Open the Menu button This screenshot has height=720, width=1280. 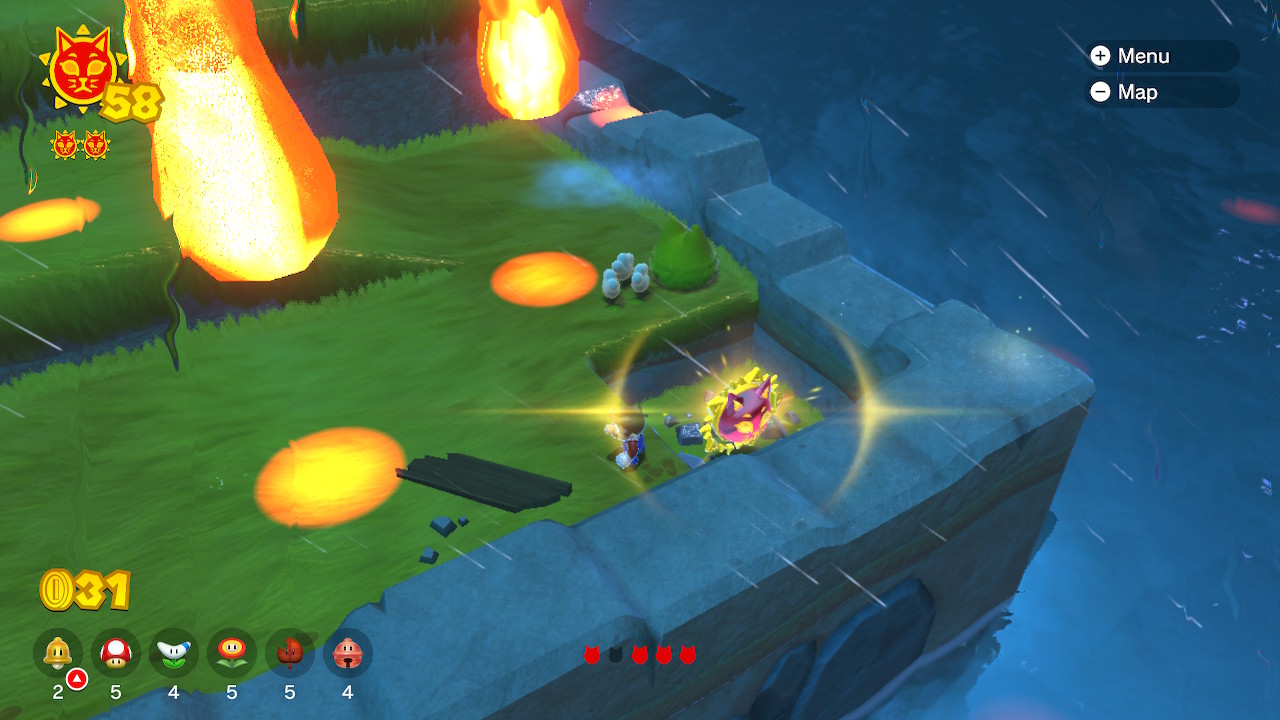(1161, 56)
